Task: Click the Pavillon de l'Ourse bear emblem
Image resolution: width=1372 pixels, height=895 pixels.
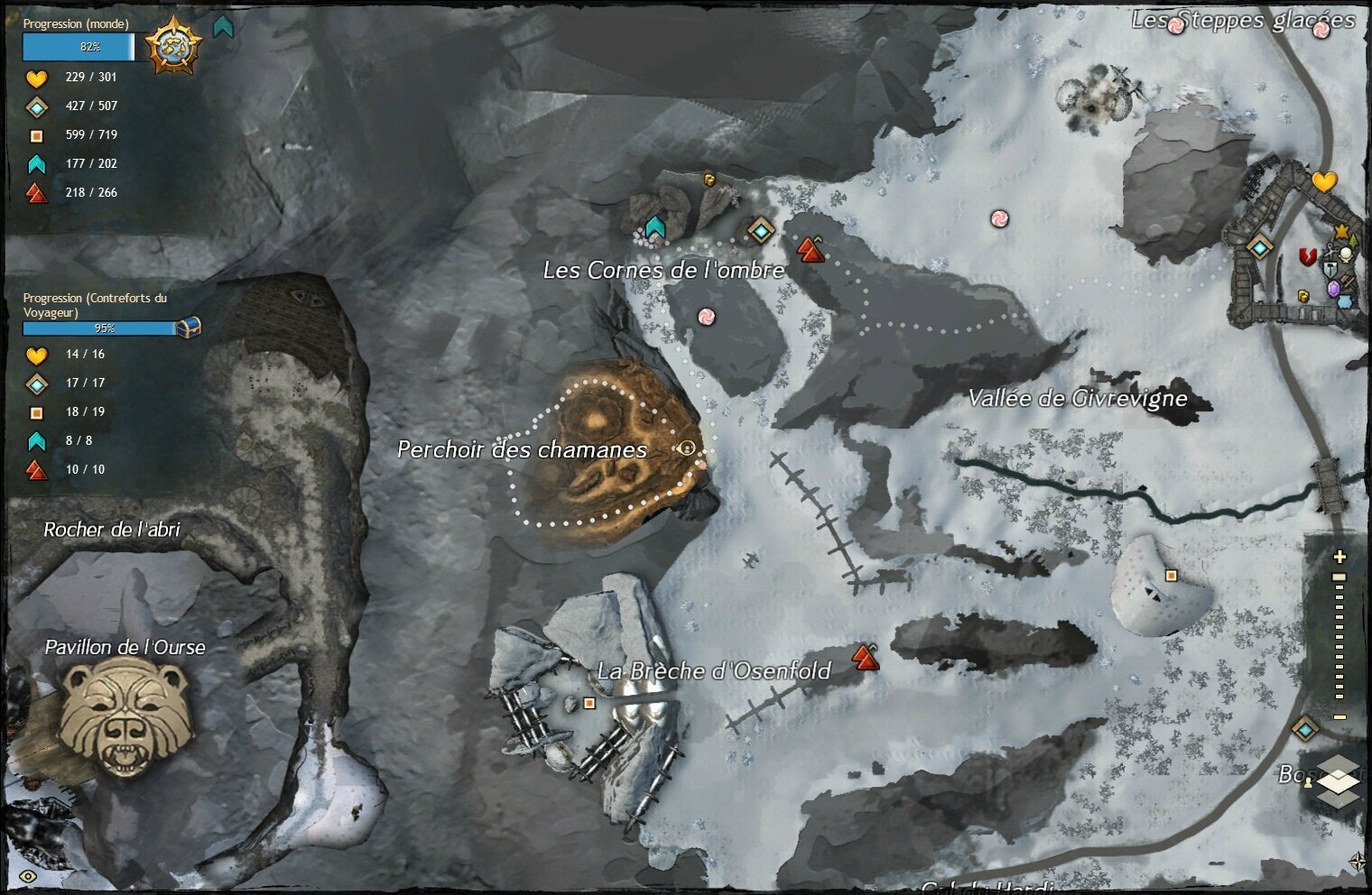Action: click(125, 715)
